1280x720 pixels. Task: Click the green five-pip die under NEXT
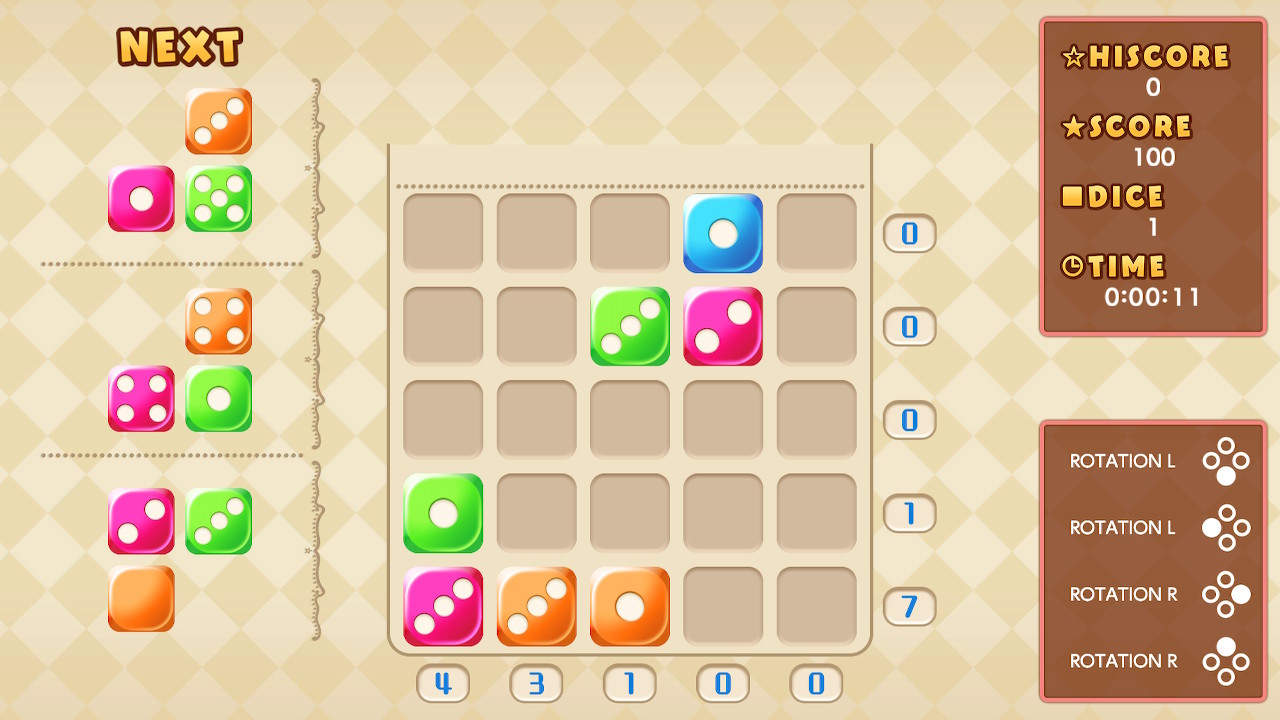pos(218,199)
